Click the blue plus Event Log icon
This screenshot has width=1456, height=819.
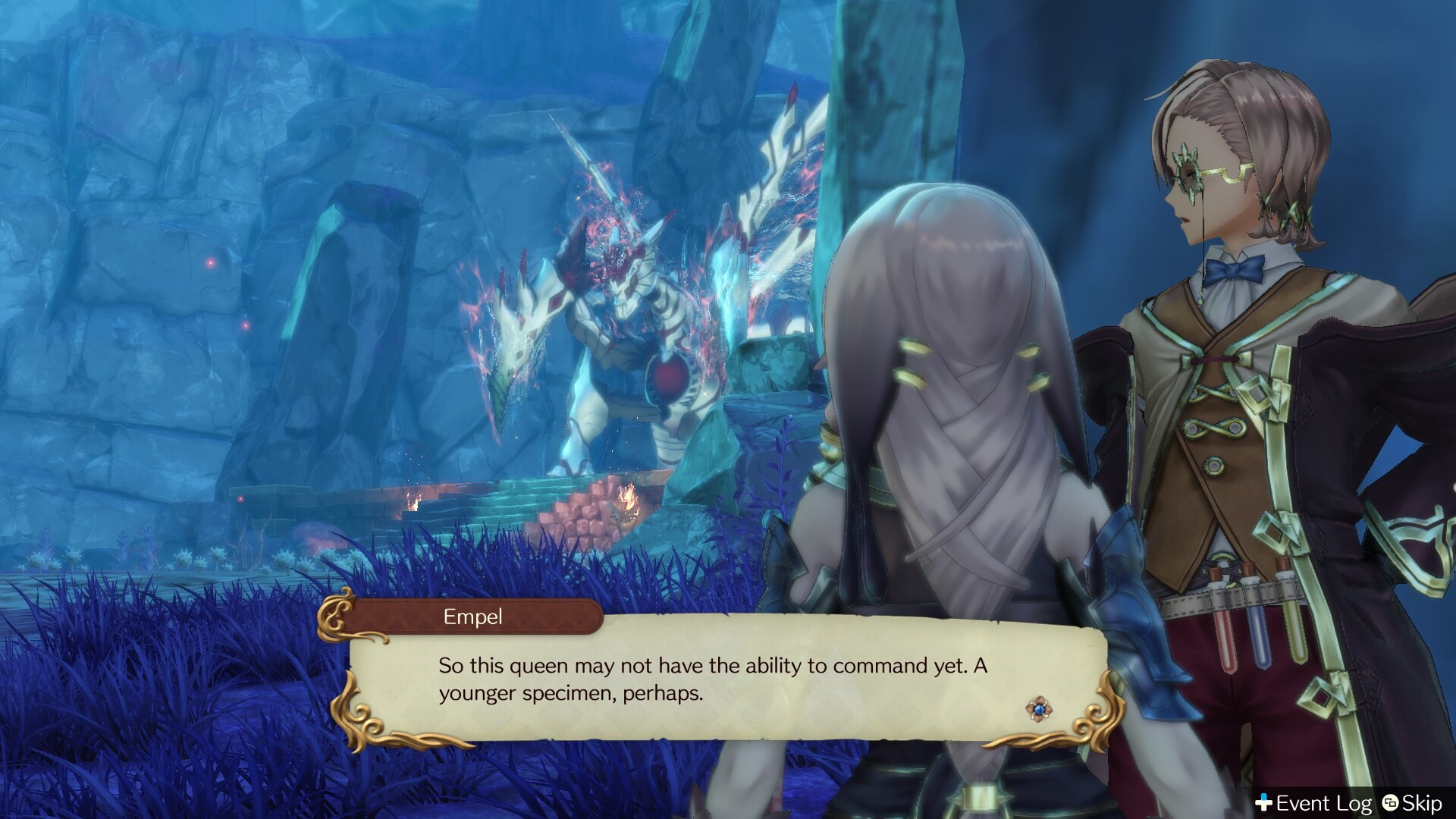(1265, 802)
